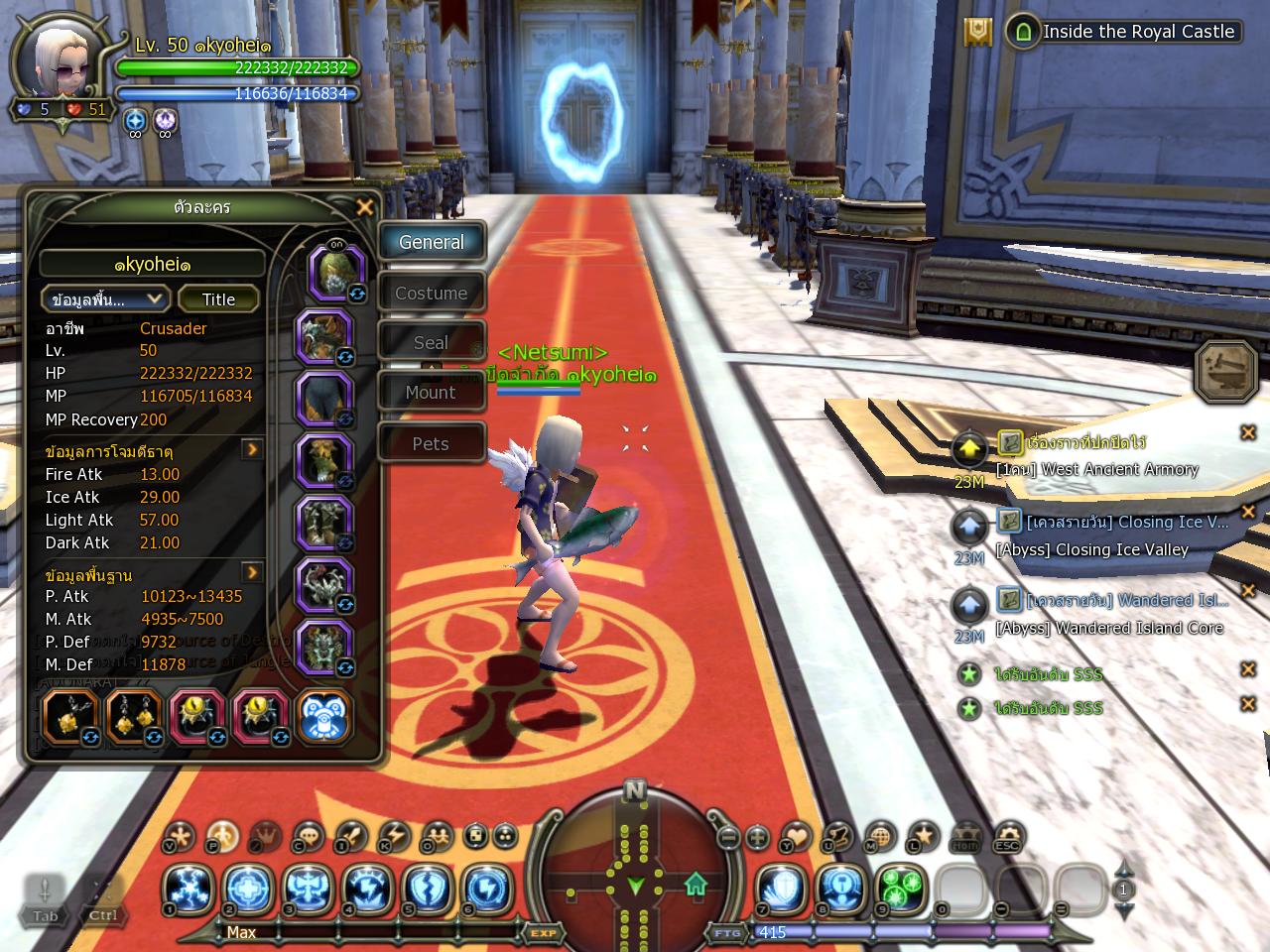Open the Seal tab
The width and height of the screenshot is (1270, 952).
pos(431,343)
